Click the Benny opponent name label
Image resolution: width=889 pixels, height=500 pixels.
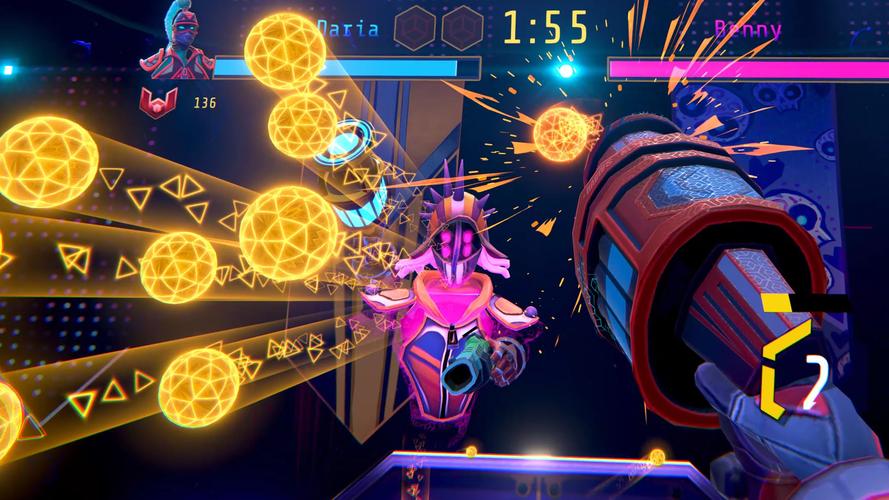748,28
